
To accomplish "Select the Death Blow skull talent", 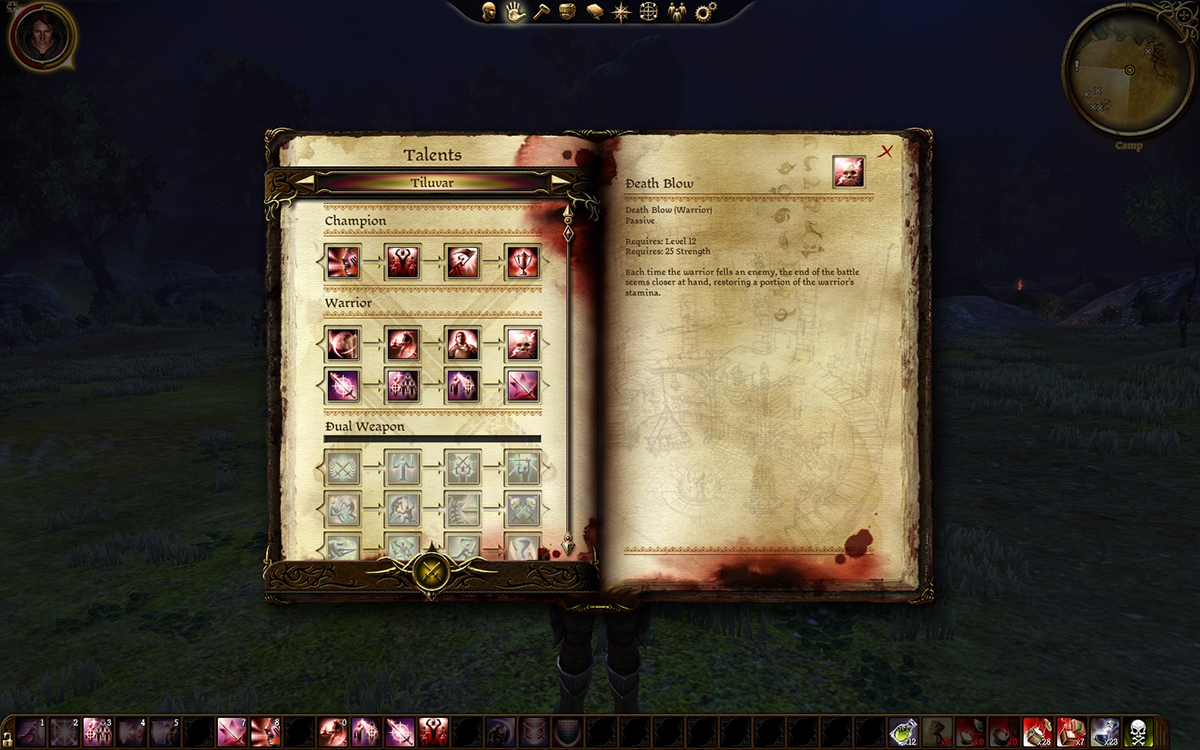I will pyautogui.click(x=521, y=345).
